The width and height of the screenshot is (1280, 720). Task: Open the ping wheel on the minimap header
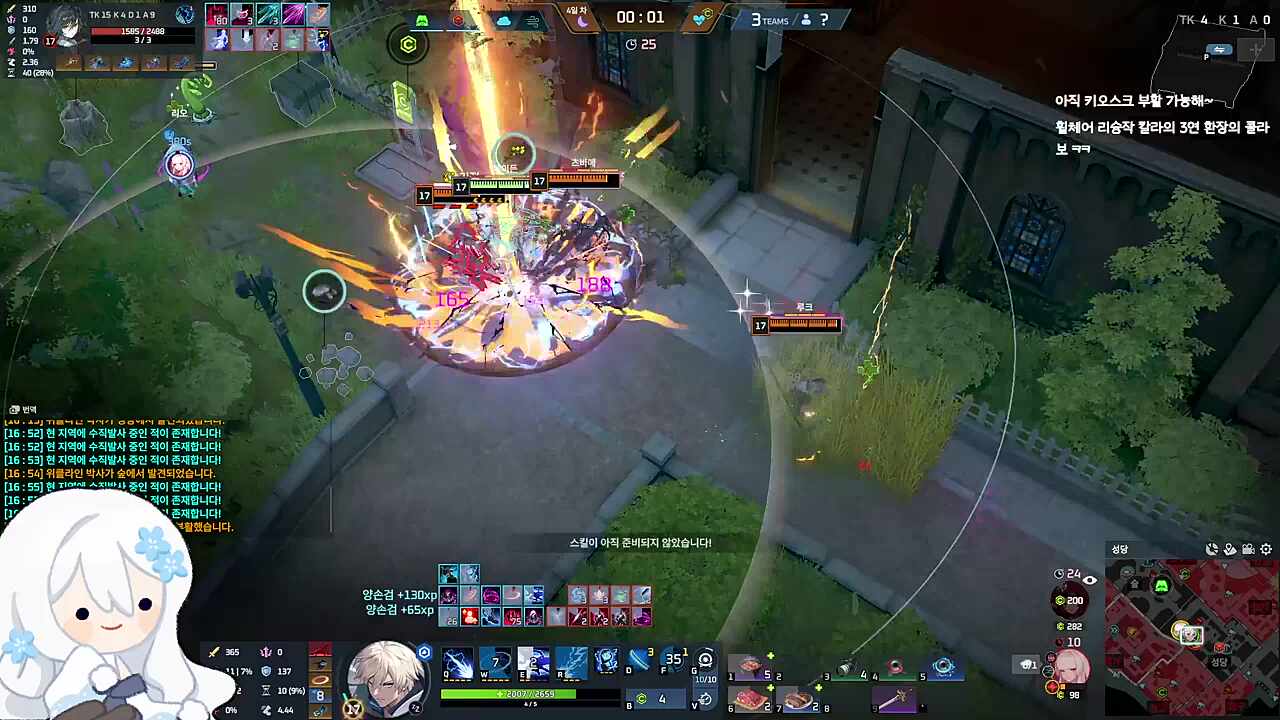point(1212,550)
